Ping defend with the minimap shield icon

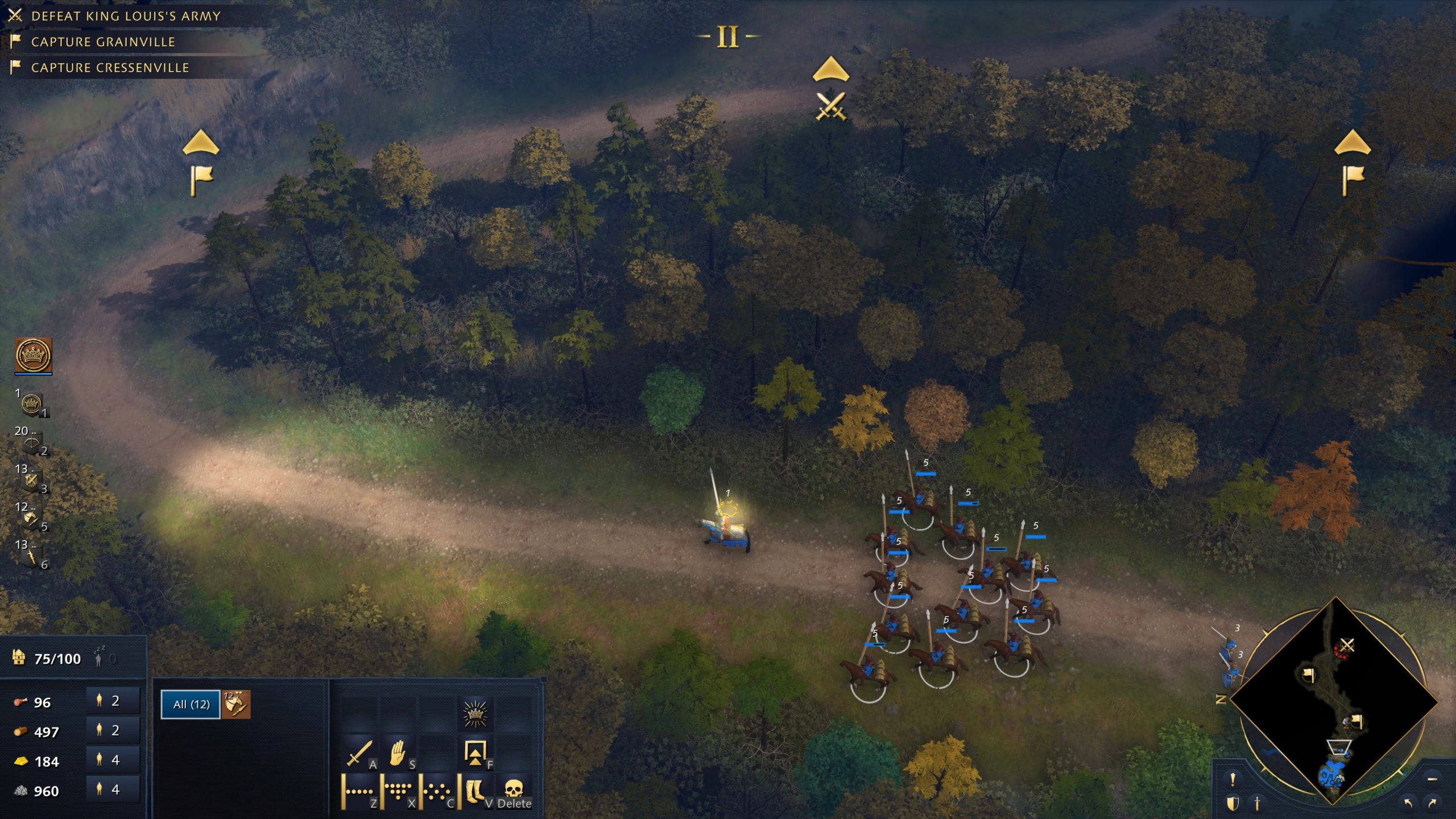point(1232,804)
